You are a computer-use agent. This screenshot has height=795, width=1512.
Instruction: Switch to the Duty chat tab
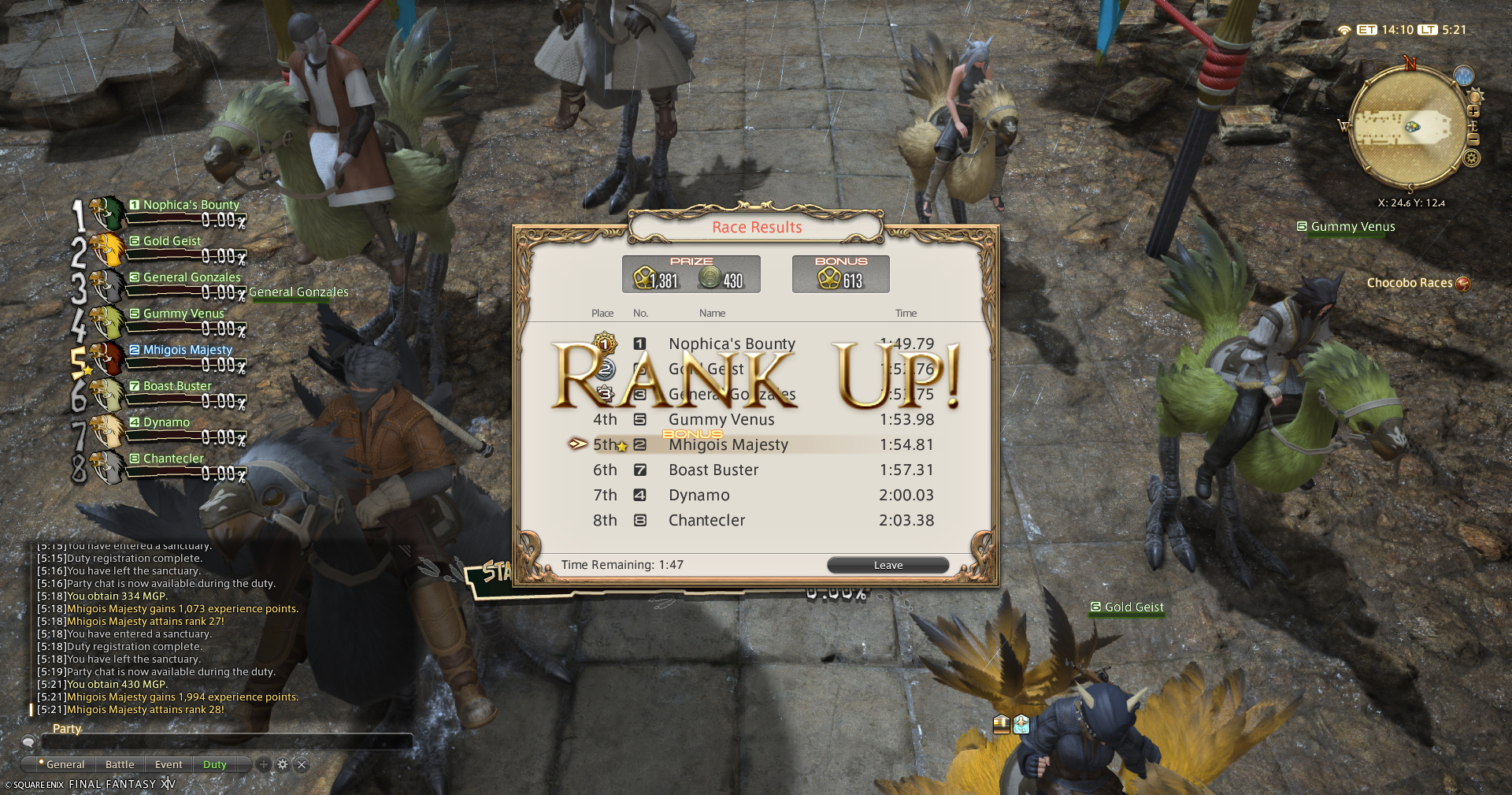click(214, 764)
